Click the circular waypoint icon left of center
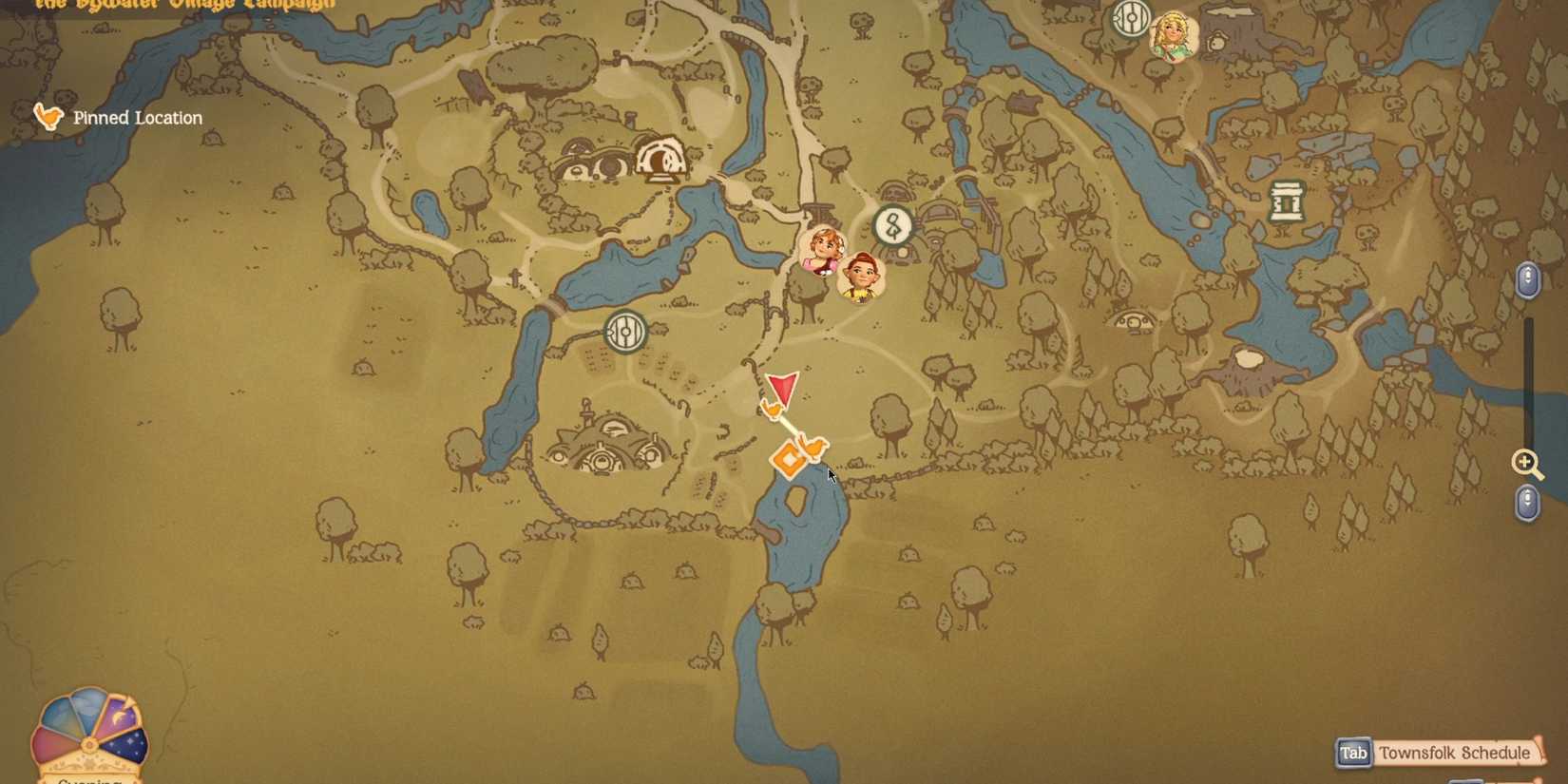1568x784 pixels. tap(624, 333)
